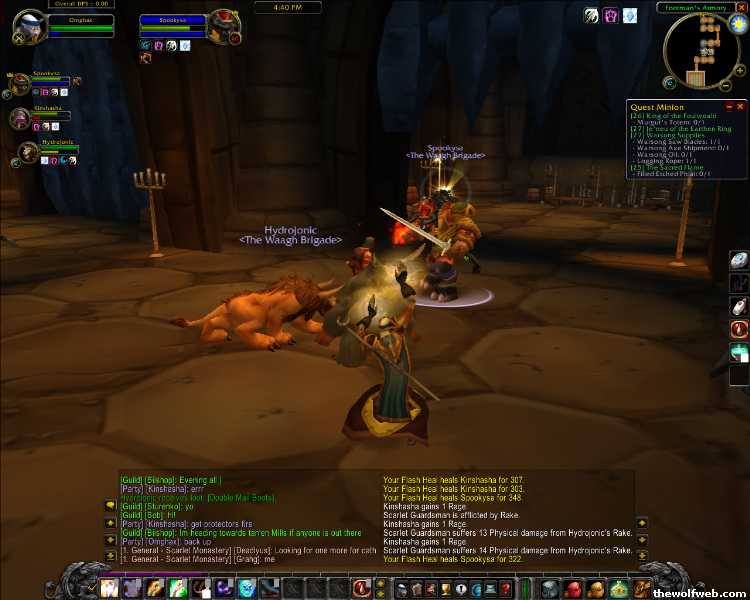This screenshot has width=750, height=600.
Task: Select party member Hydrojonic's portrait
Action: [27, 152]
